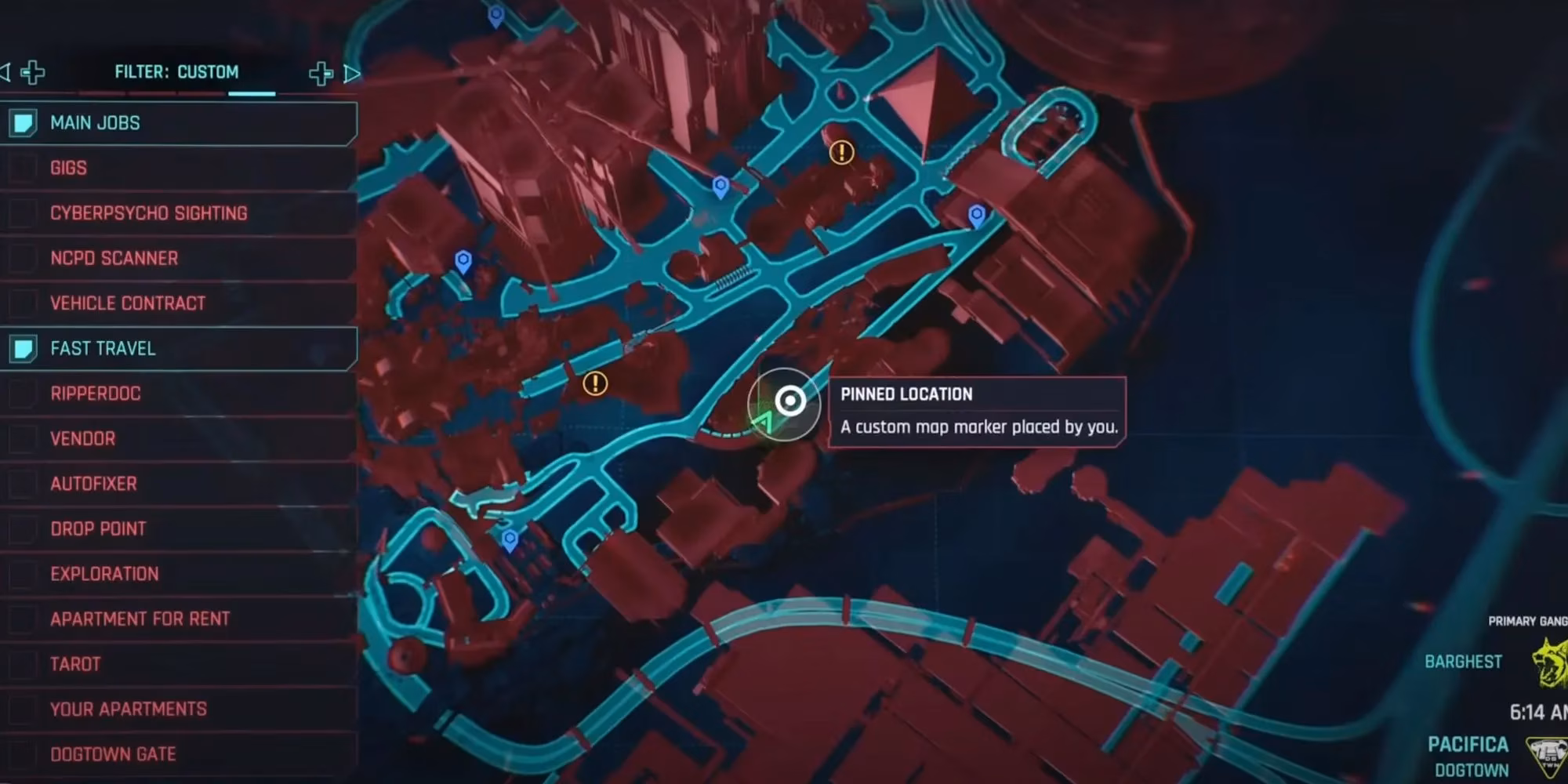This screenshot has height=784, width=1568.
Task: Enable the Gigs filter checkbox
Action: (24, 168)
